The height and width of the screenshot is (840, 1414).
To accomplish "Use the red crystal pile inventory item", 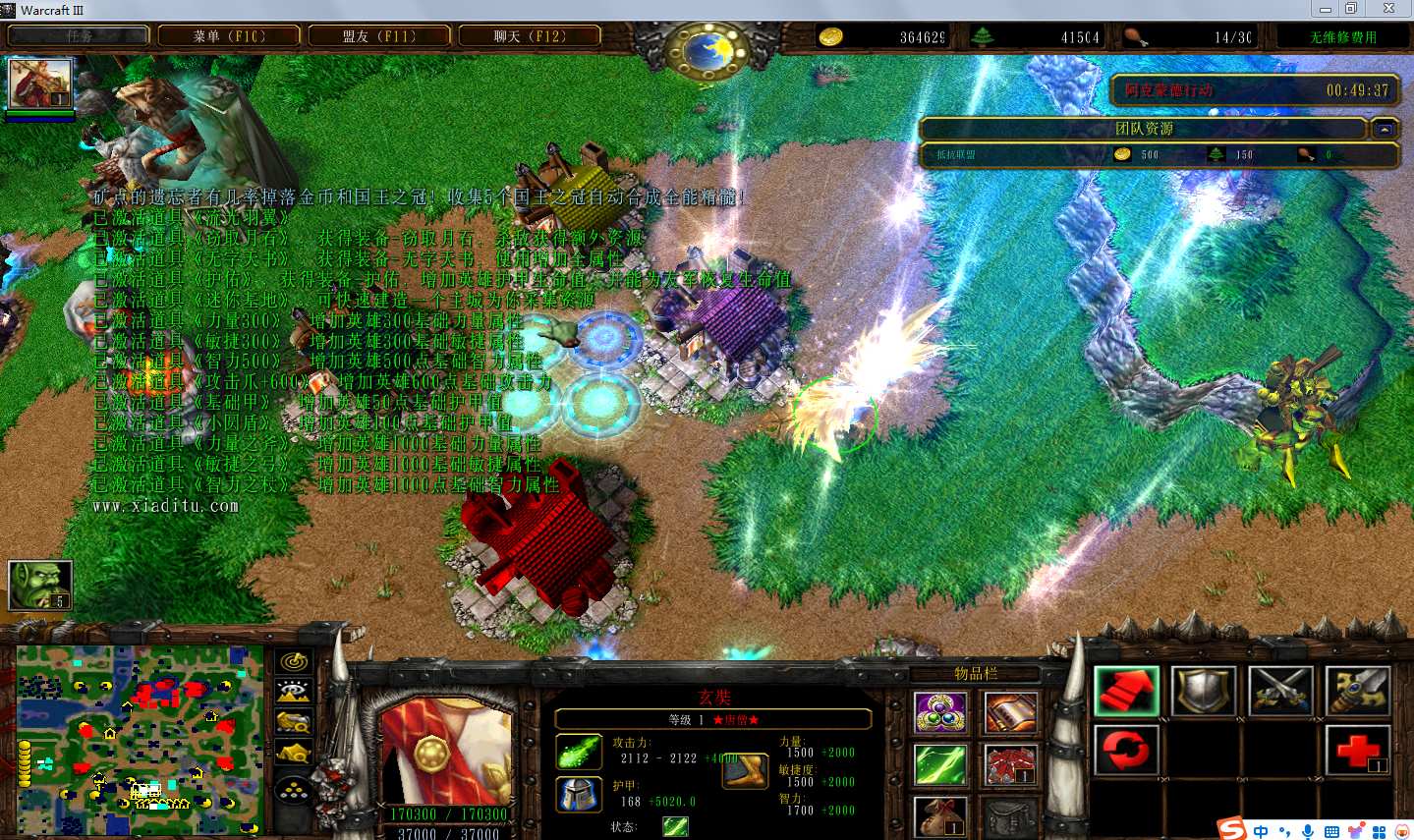I will tap(1010, 764).
